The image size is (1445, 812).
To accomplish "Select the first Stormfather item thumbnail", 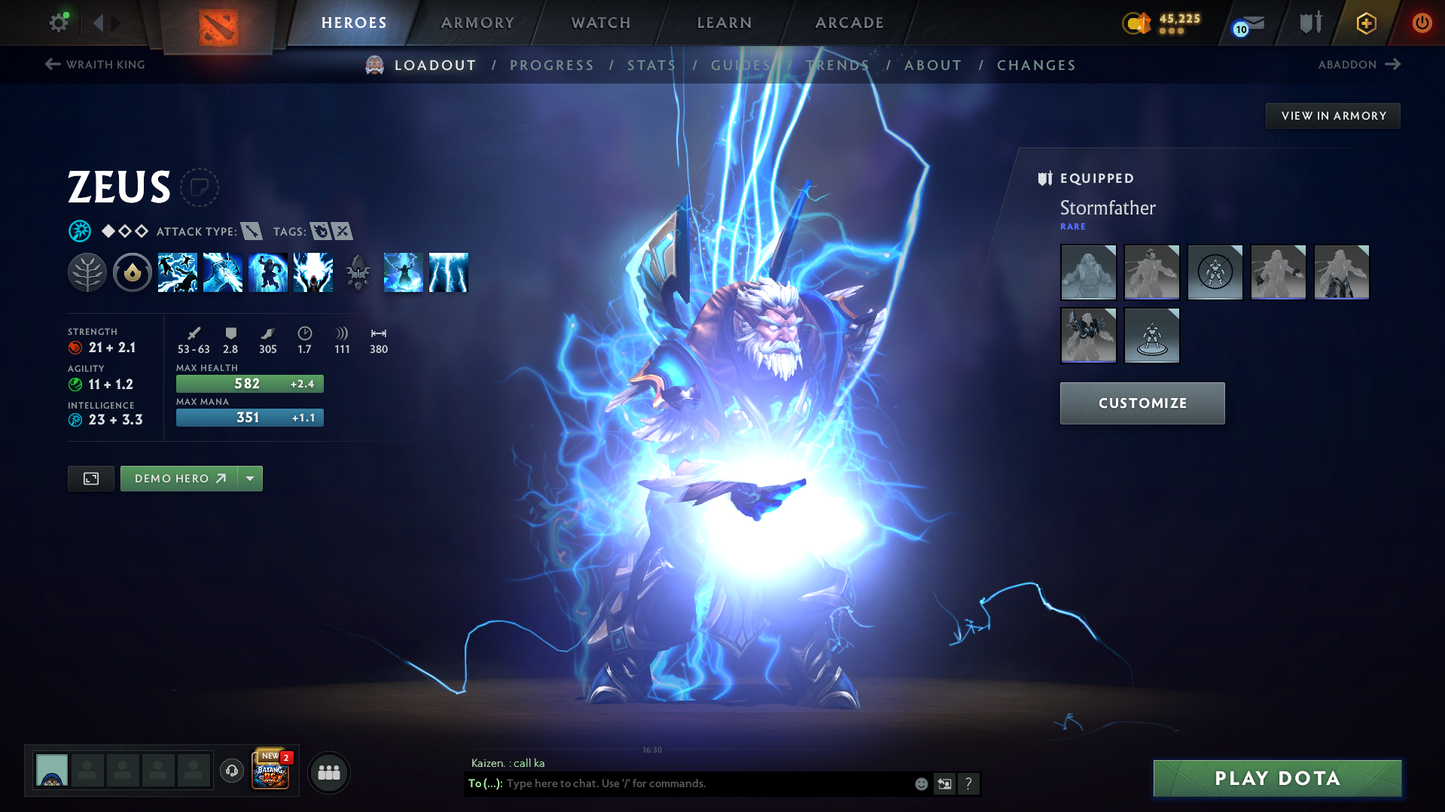I will 1088,271.
